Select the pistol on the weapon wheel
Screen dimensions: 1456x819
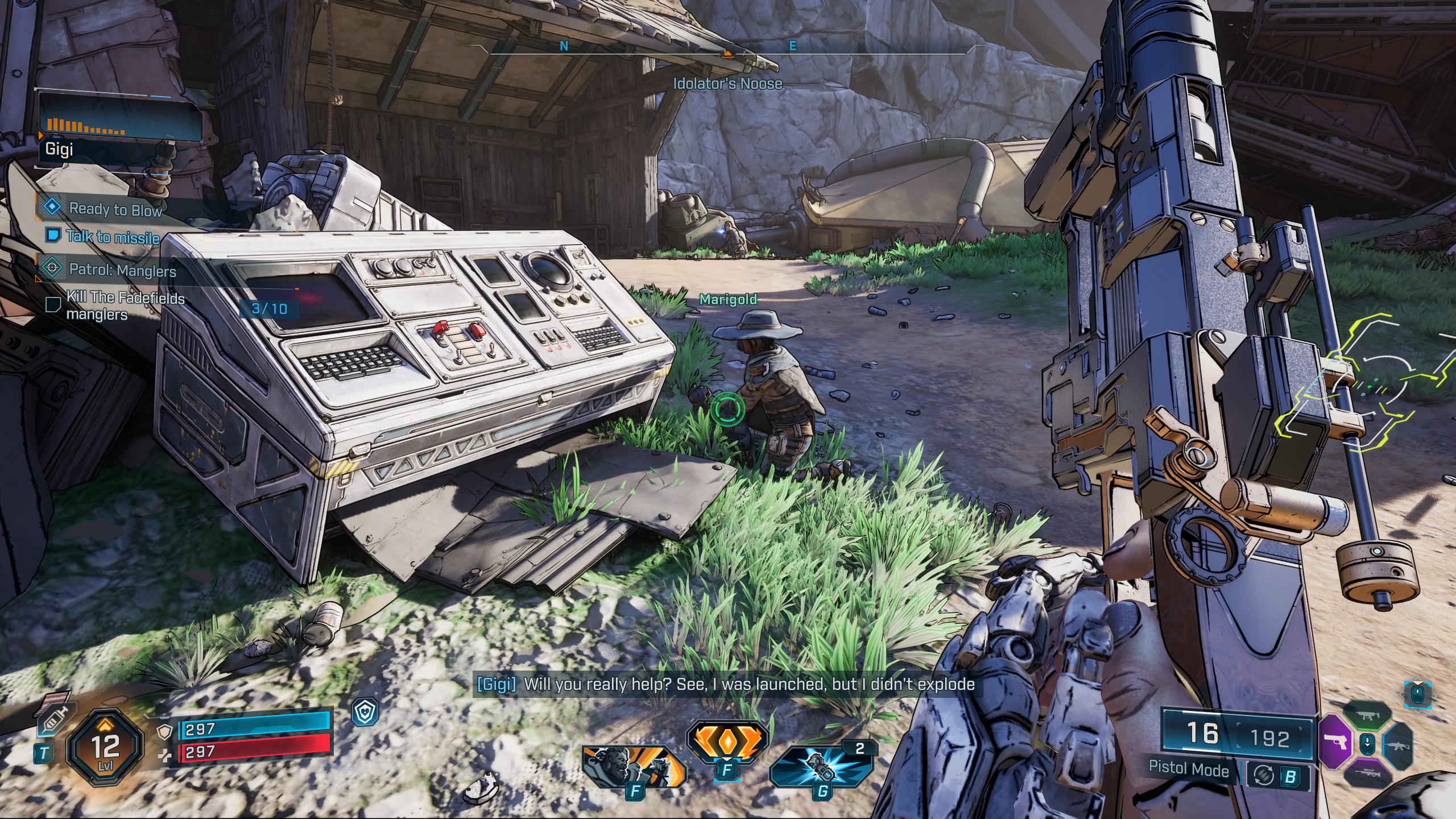click(1335, 741)
